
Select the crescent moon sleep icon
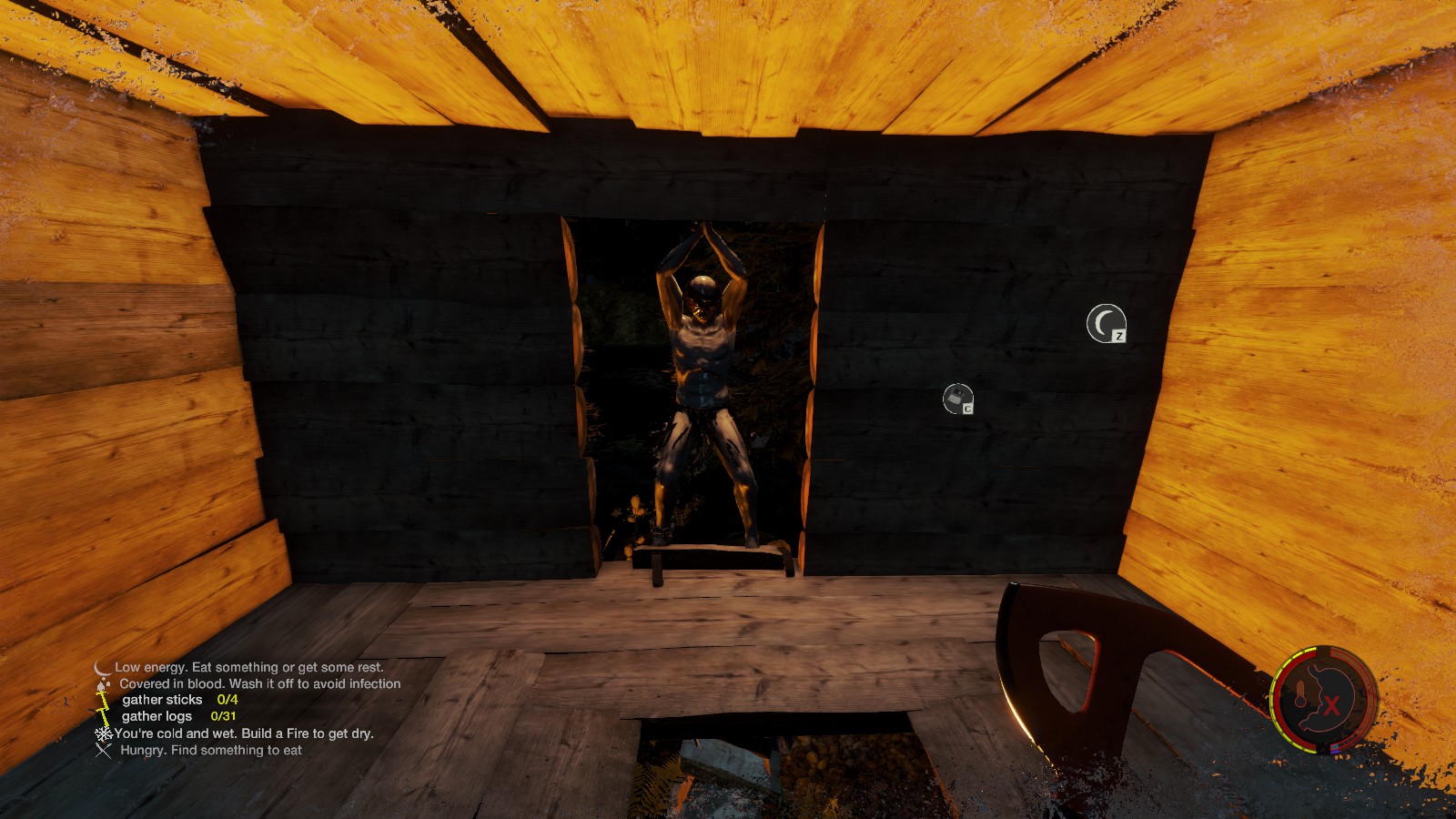[1106, 323]
